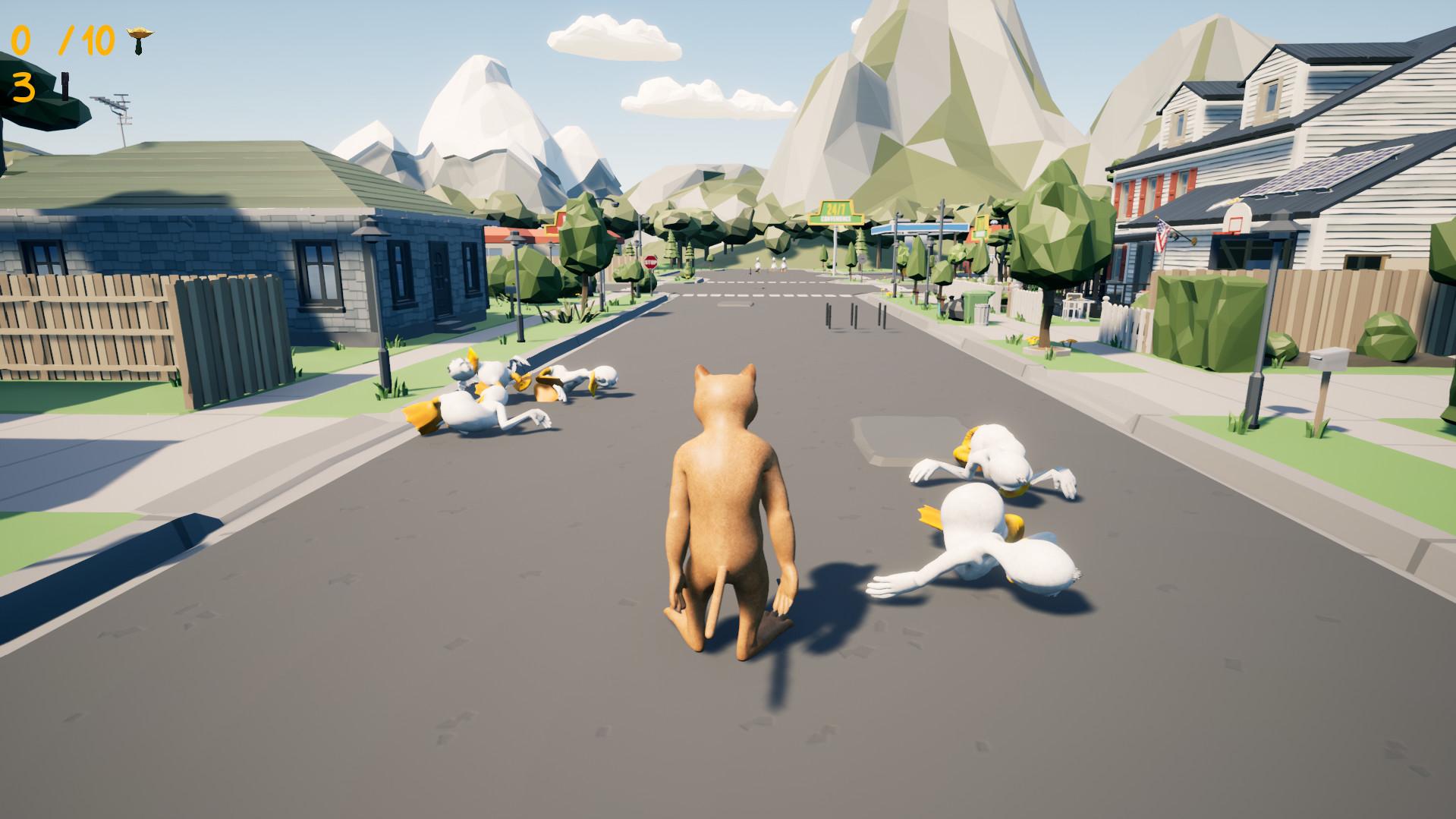Select the gas station canopy in the distance
This screenshot has width=1456, height=819.
(x=918, y=229)
